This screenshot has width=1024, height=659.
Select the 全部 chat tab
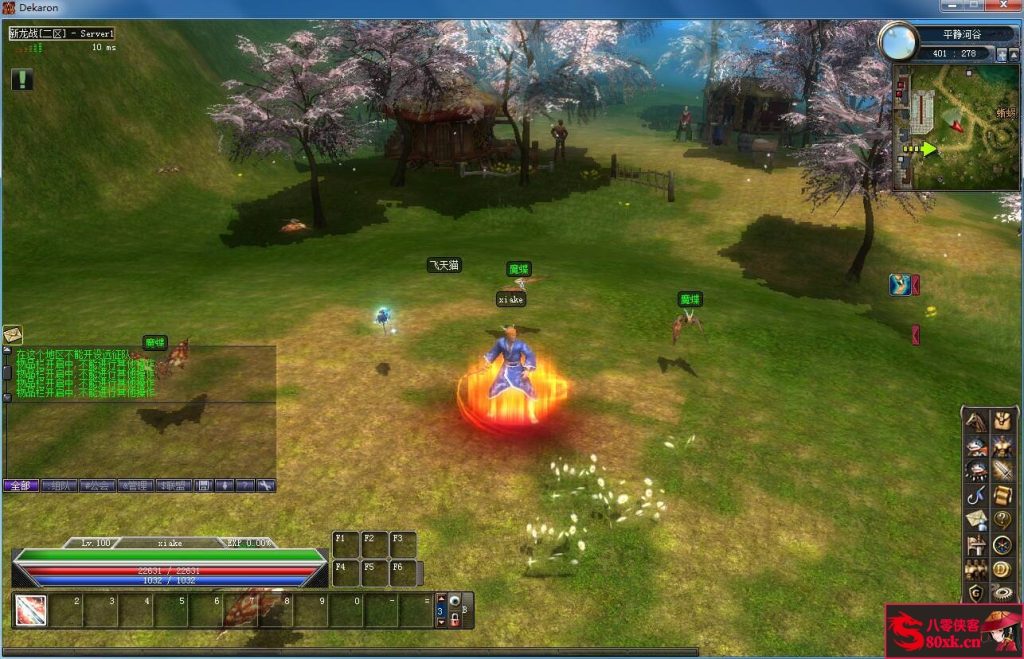coord(21,486)
